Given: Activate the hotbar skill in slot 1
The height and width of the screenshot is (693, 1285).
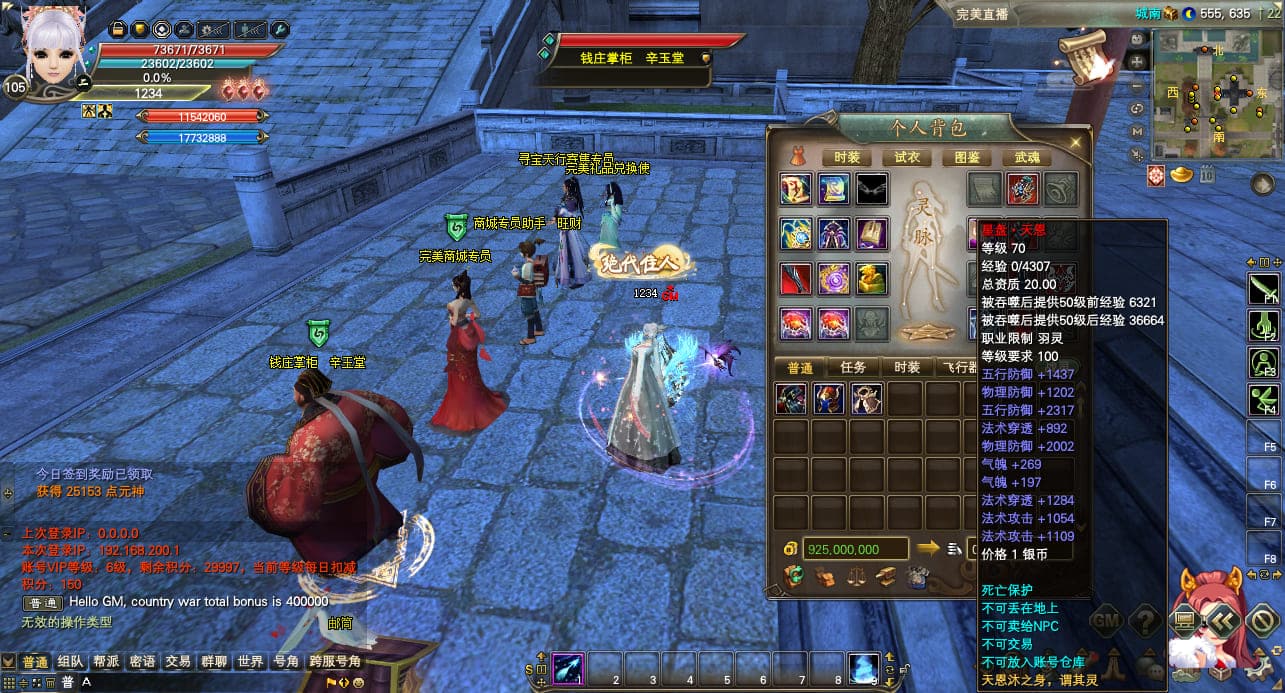Looking at the screenshot, I should point(569,667).
